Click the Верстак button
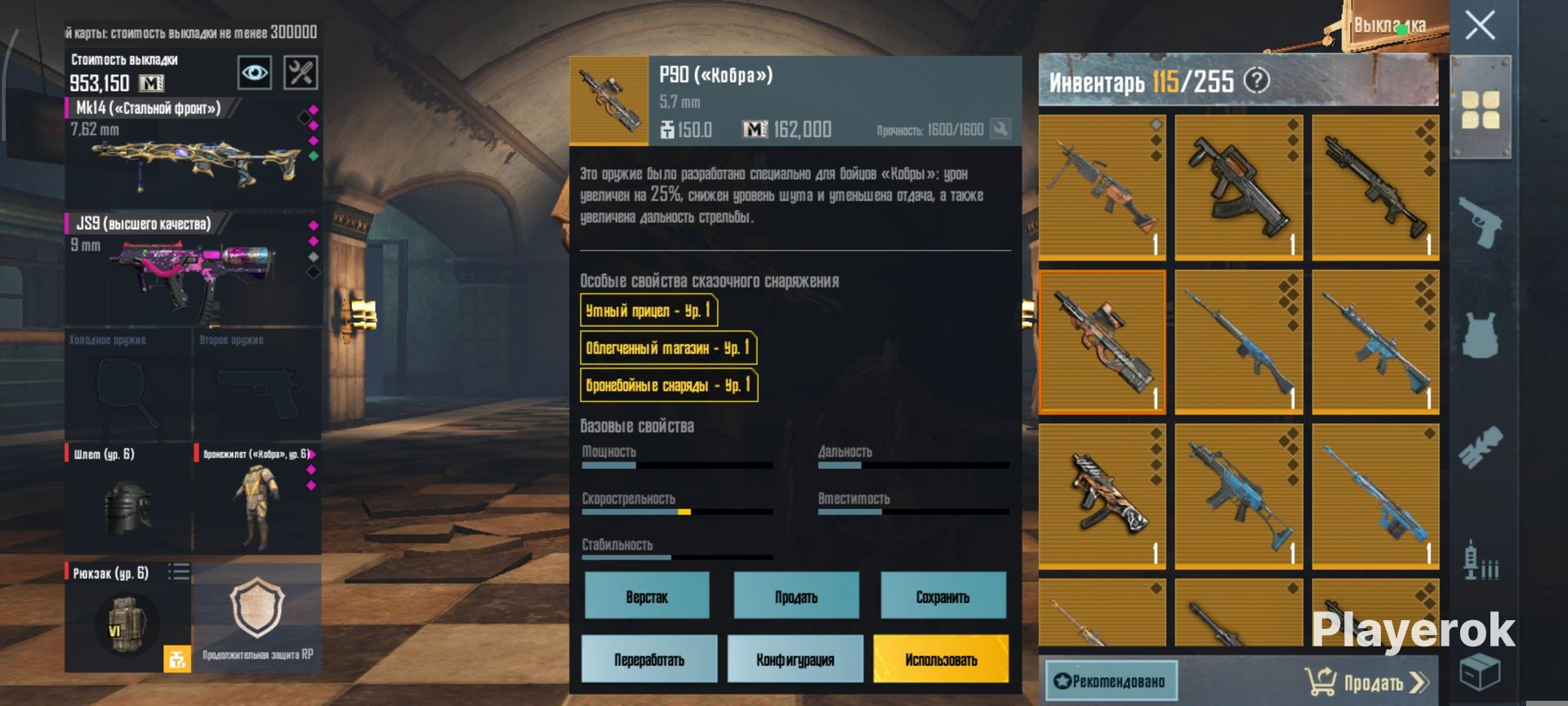 (647, 597)
